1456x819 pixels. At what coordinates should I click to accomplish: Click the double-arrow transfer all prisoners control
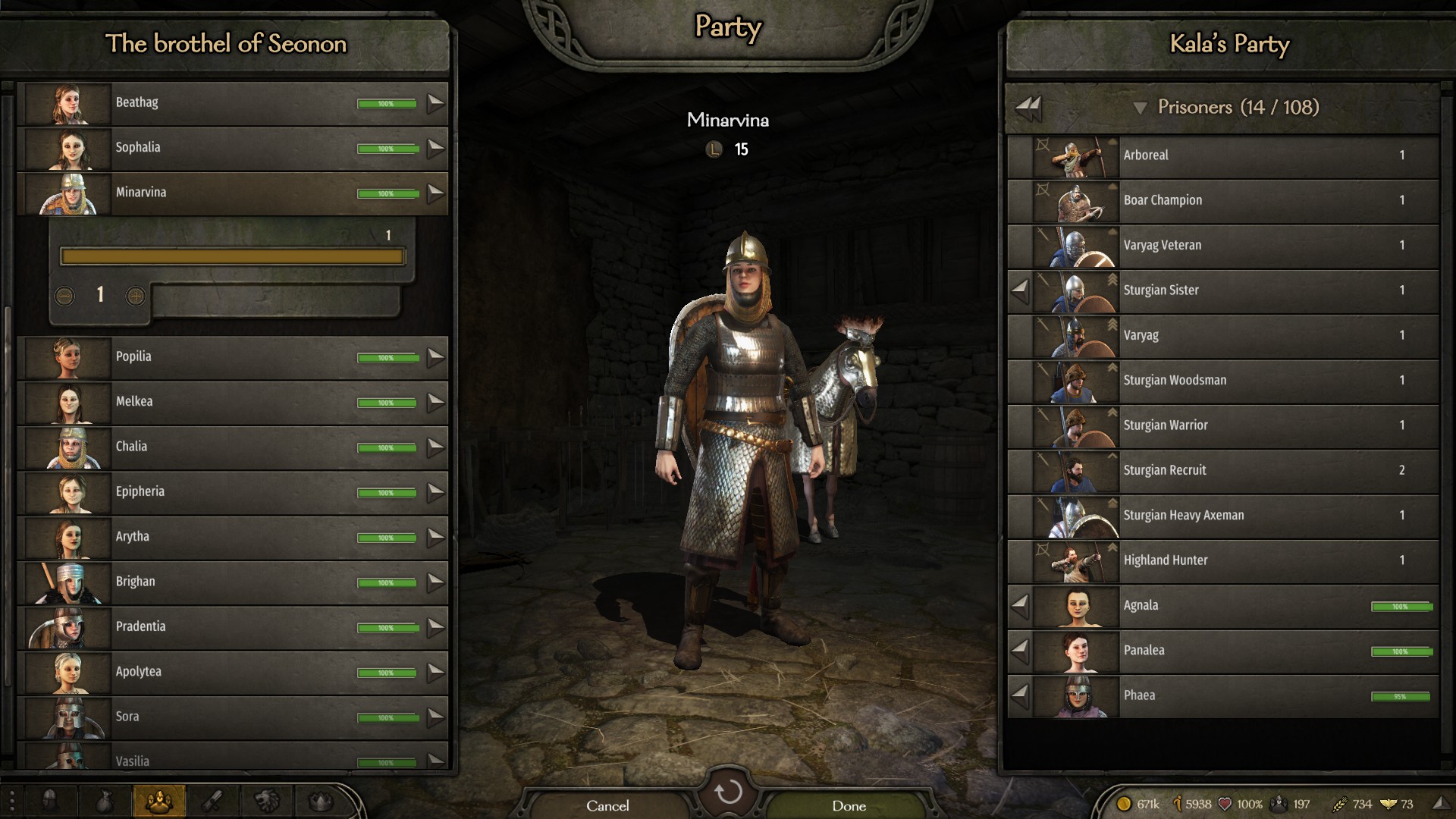tap(1029, 107)
